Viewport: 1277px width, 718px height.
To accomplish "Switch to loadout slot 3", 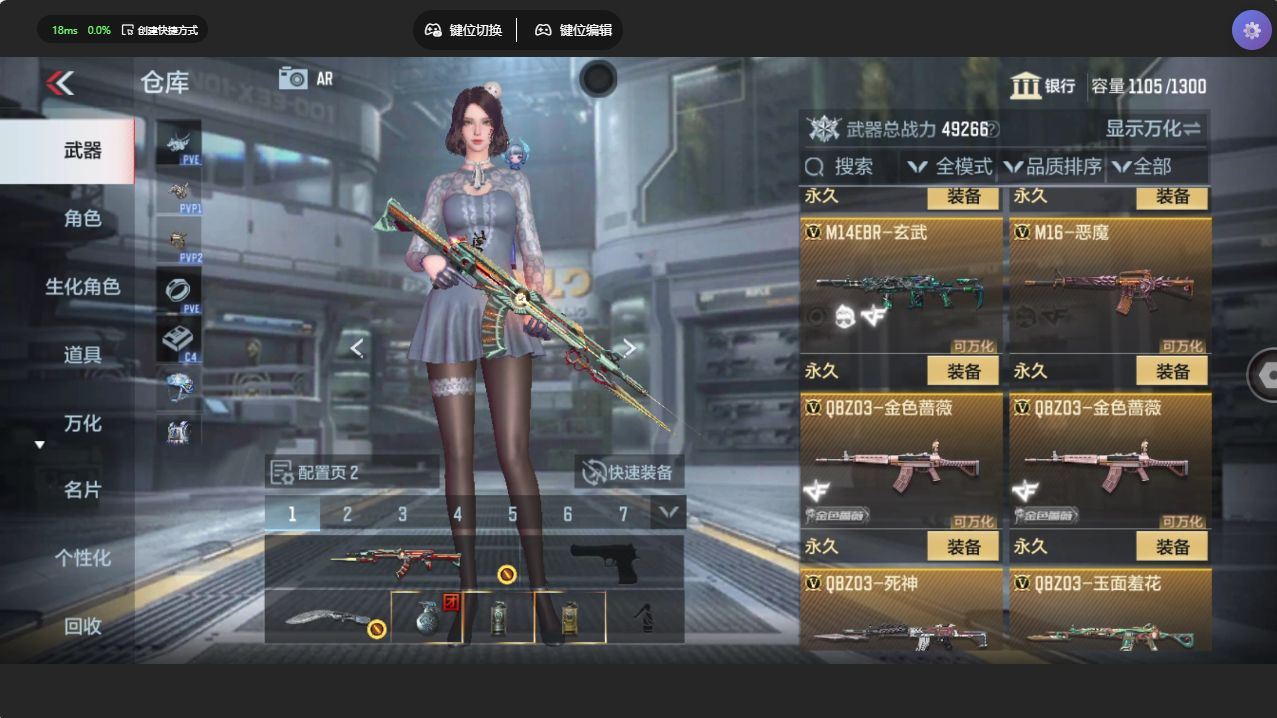I will [x=402, y=514].
